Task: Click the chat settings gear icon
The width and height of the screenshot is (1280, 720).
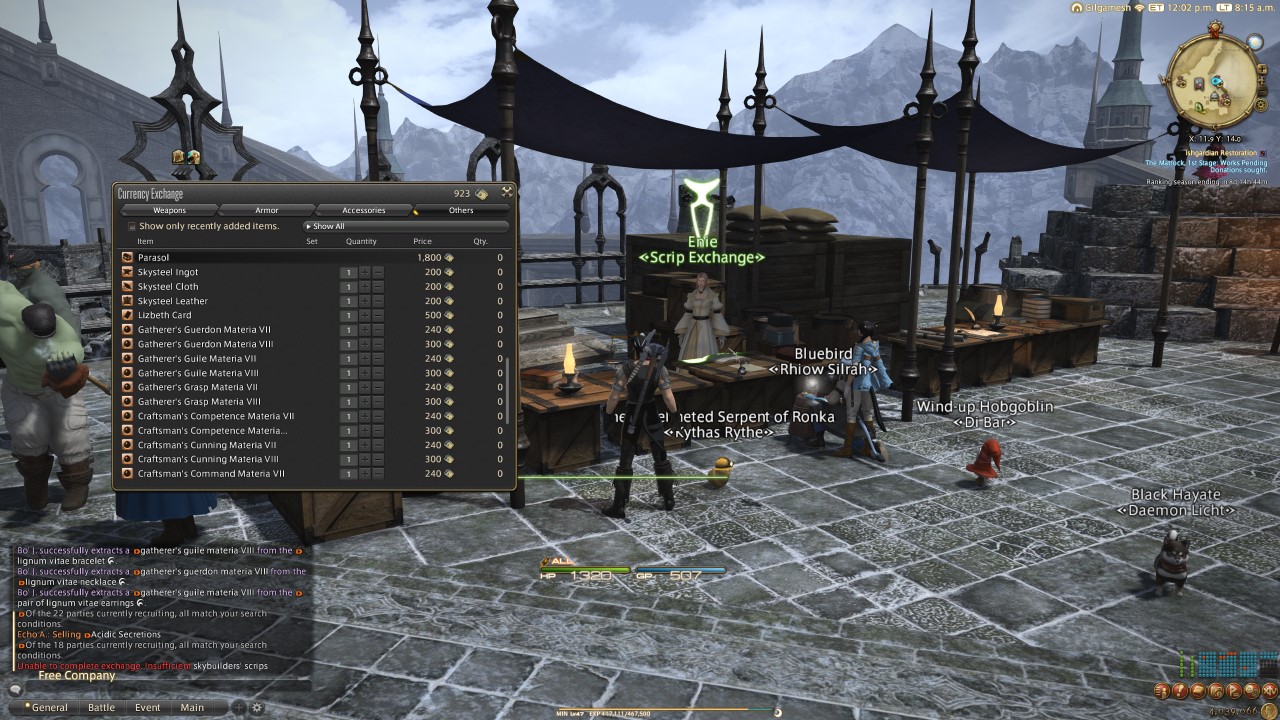Action: coord(258,707)
